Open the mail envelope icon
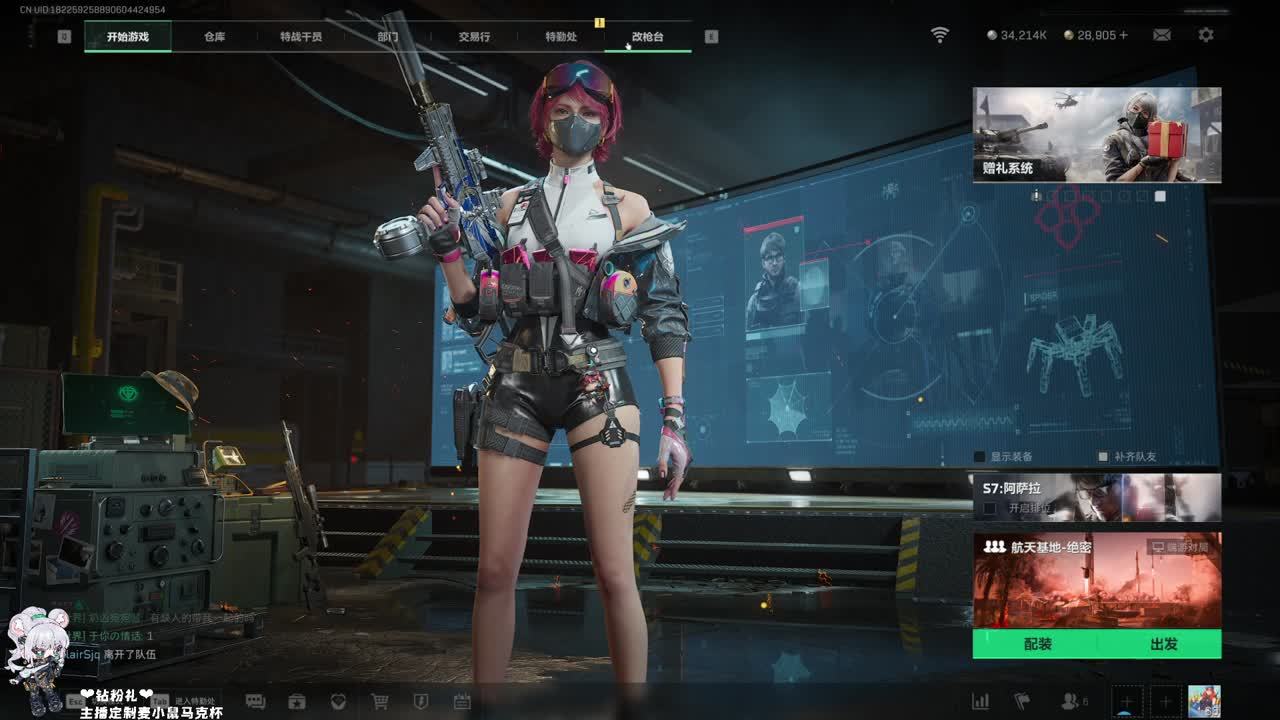The height and width of the screenshot is (720, 1280). (1162, 35)
